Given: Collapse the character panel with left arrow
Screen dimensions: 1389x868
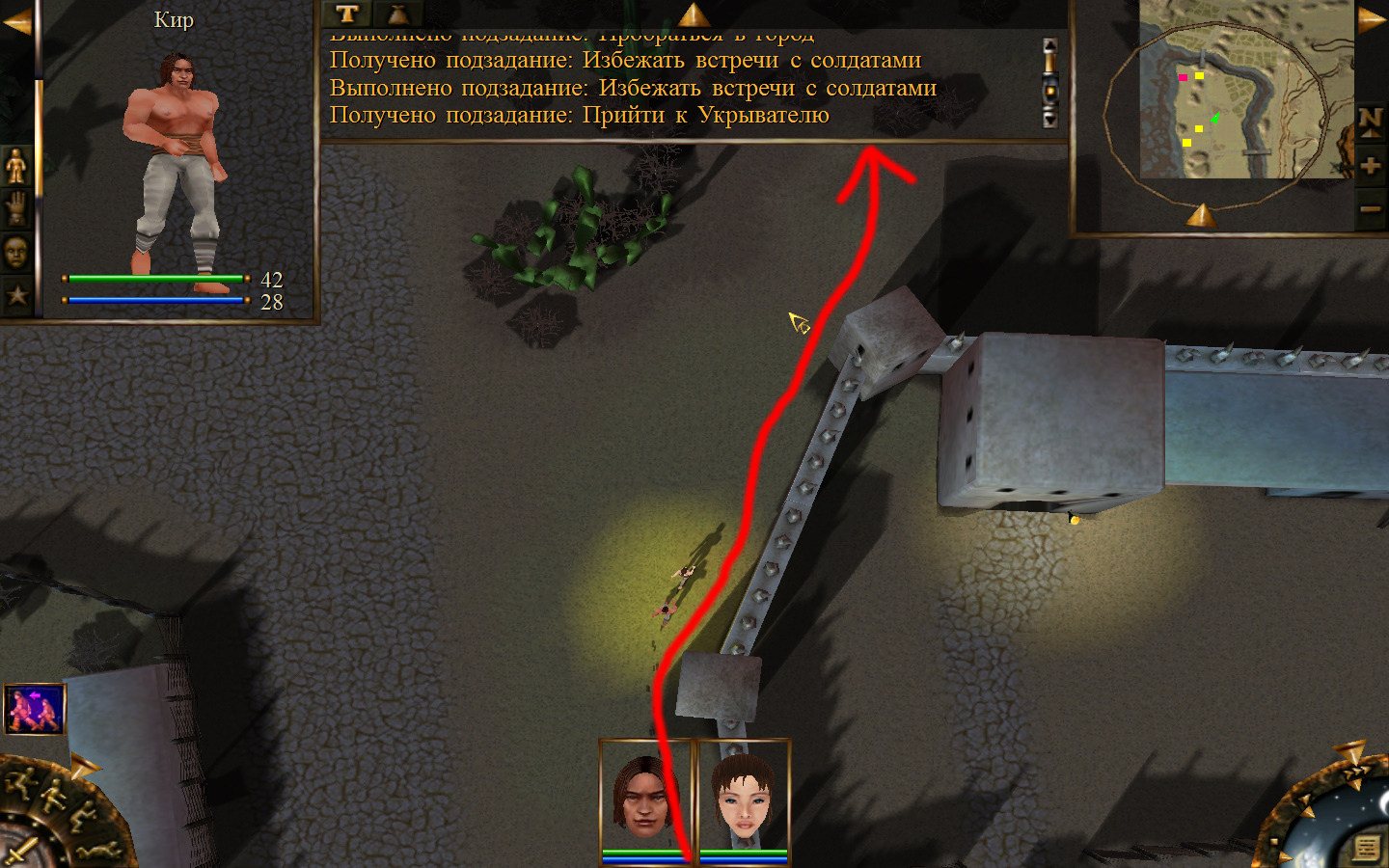Looking at the screenshot, I should click(x=16, y=21).
